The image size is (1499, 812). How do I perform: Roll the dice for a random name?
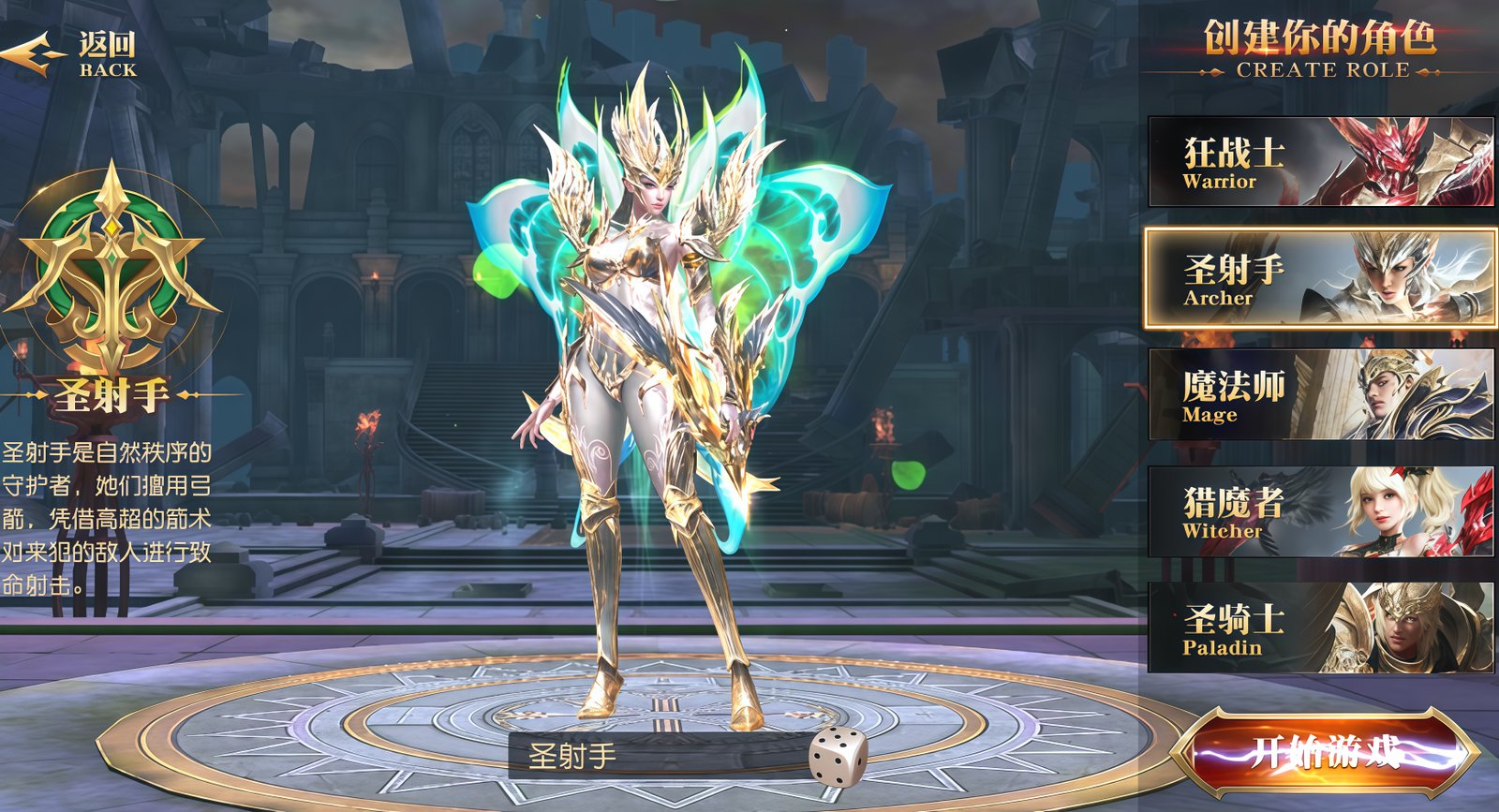point(838,755)
